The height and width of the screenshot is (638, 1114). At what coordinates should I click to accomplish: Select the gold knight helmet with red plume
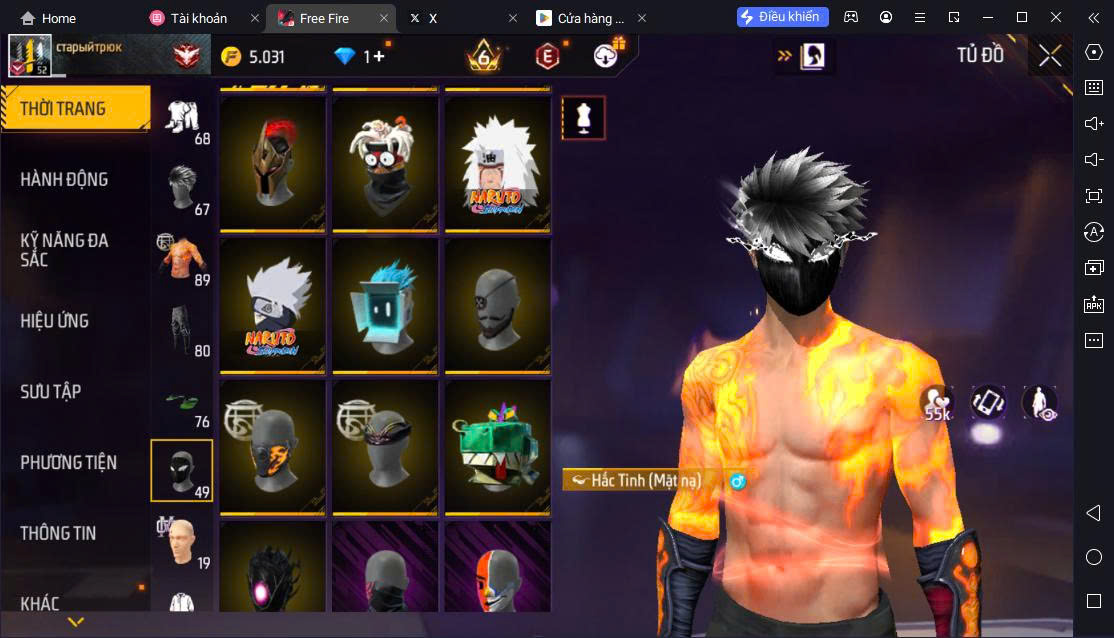(x=273, y=164)
